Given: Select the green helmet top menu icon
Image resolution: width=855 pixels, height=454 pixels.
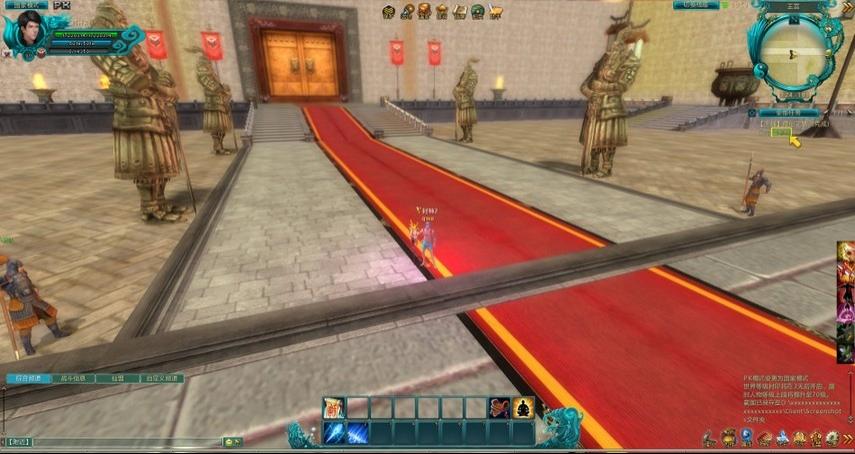Looking at the screenshot, I should pyautogui.click(x=477, y=11).
